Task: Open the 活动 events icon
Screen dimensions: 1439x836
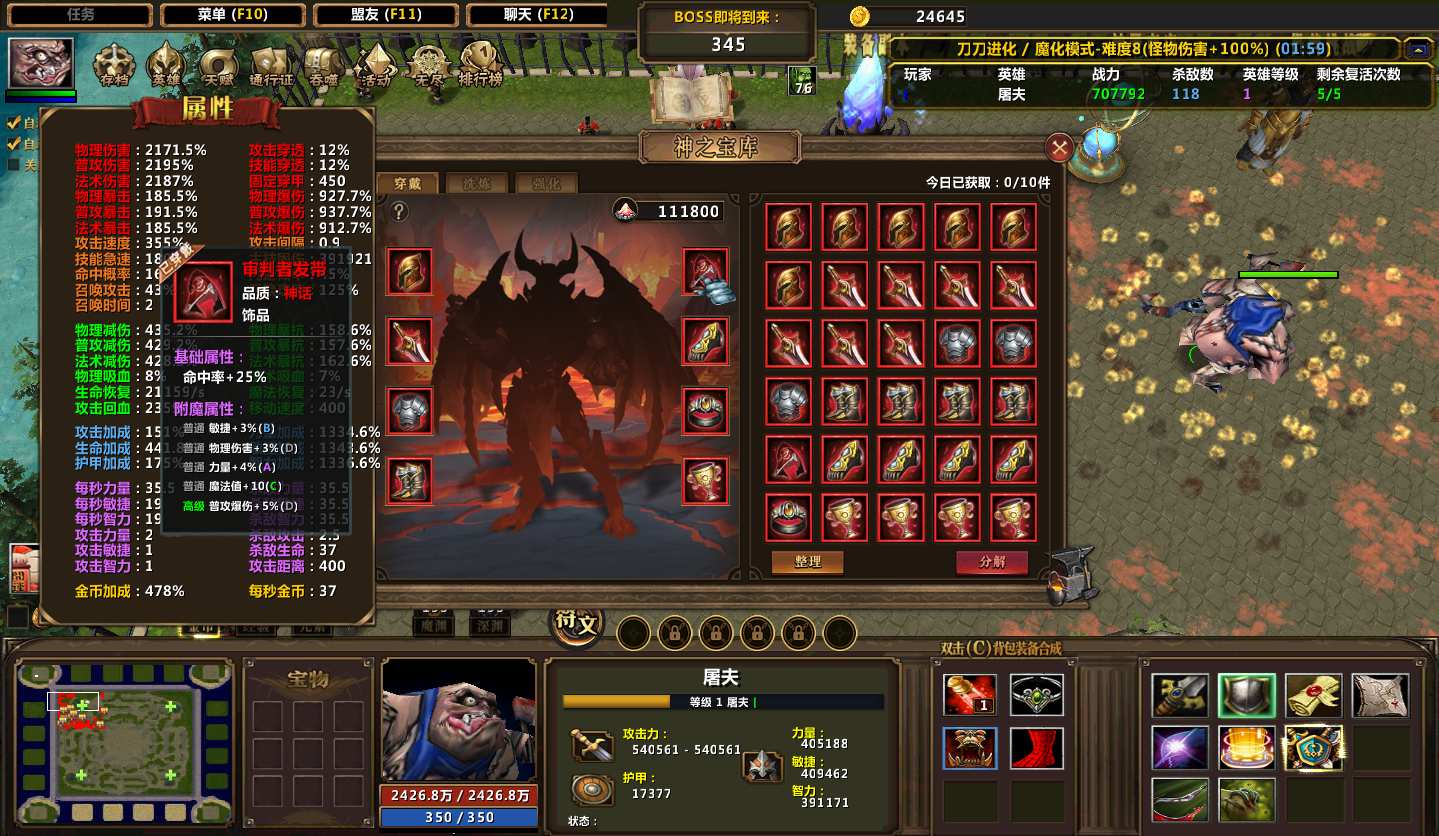Action: (x=376, y=66)
